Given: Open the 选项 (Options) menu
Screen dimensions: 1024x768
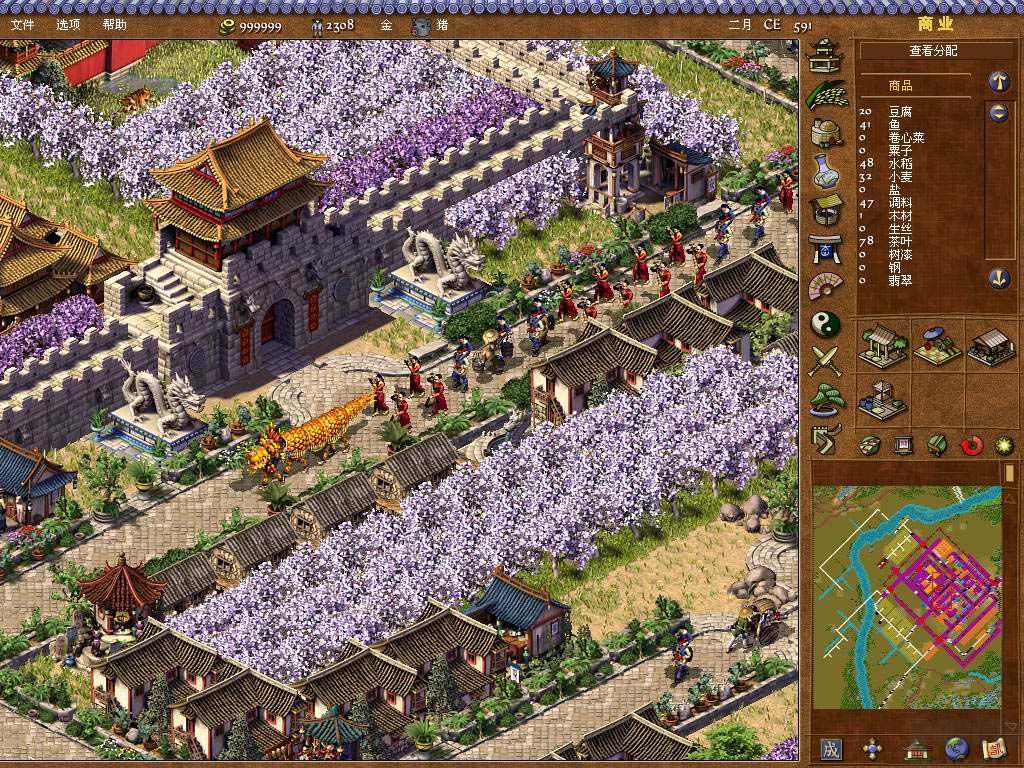Looking at the screenshot, I should [68, 24].
